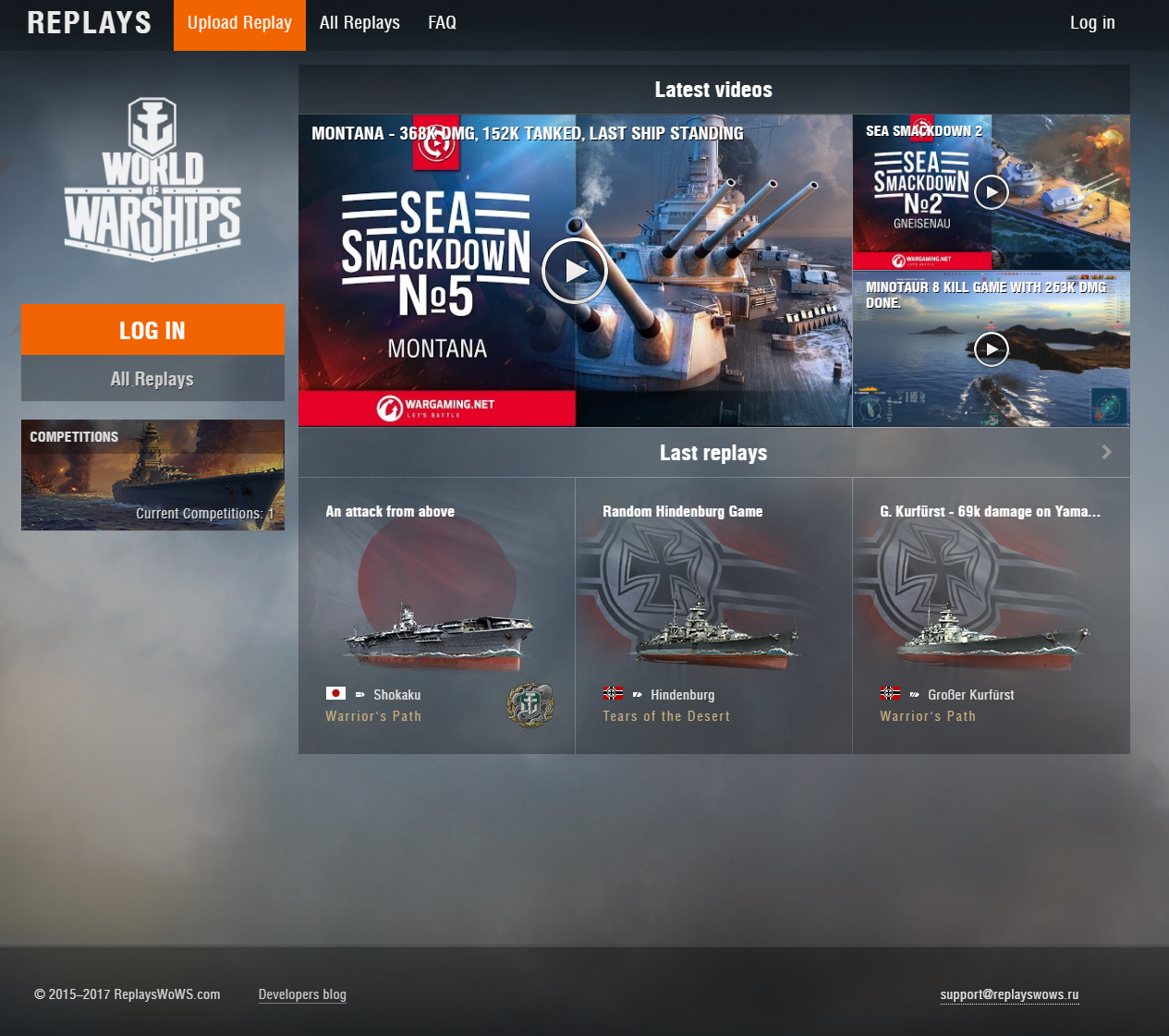Visit the Developers blog link
Image resolution: width=1169 pixels, height=1036 pixels.
302,994
